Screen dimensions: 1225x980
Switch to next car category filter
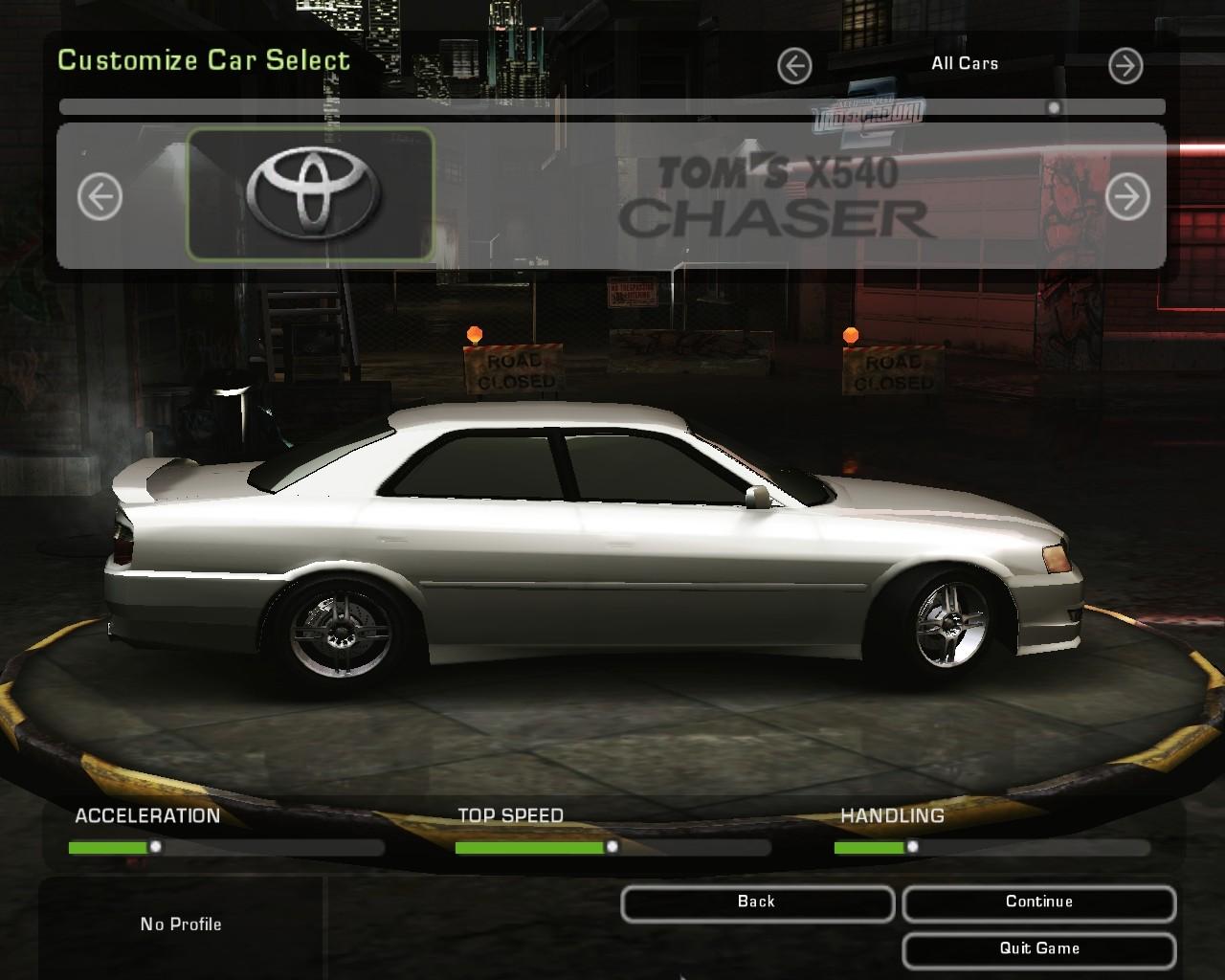point(1125,66)
